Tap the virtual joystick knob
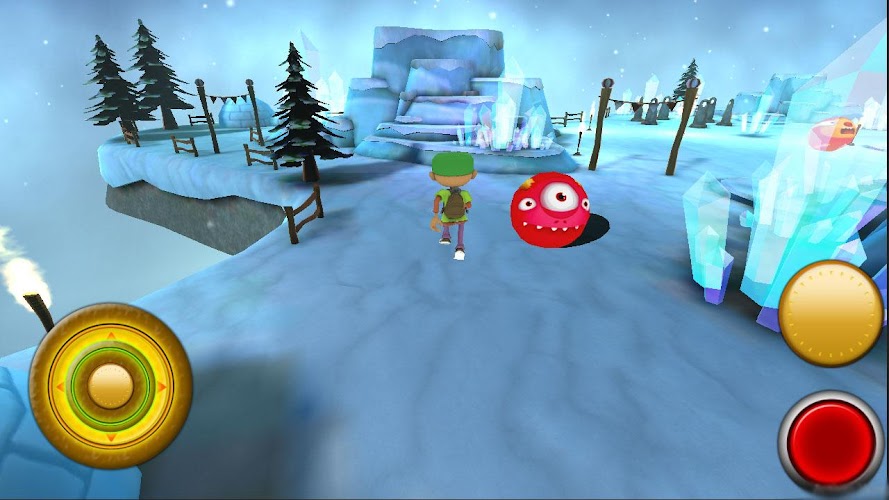The height and width of the screenshot is (500, 889). (x=111, y=385)
